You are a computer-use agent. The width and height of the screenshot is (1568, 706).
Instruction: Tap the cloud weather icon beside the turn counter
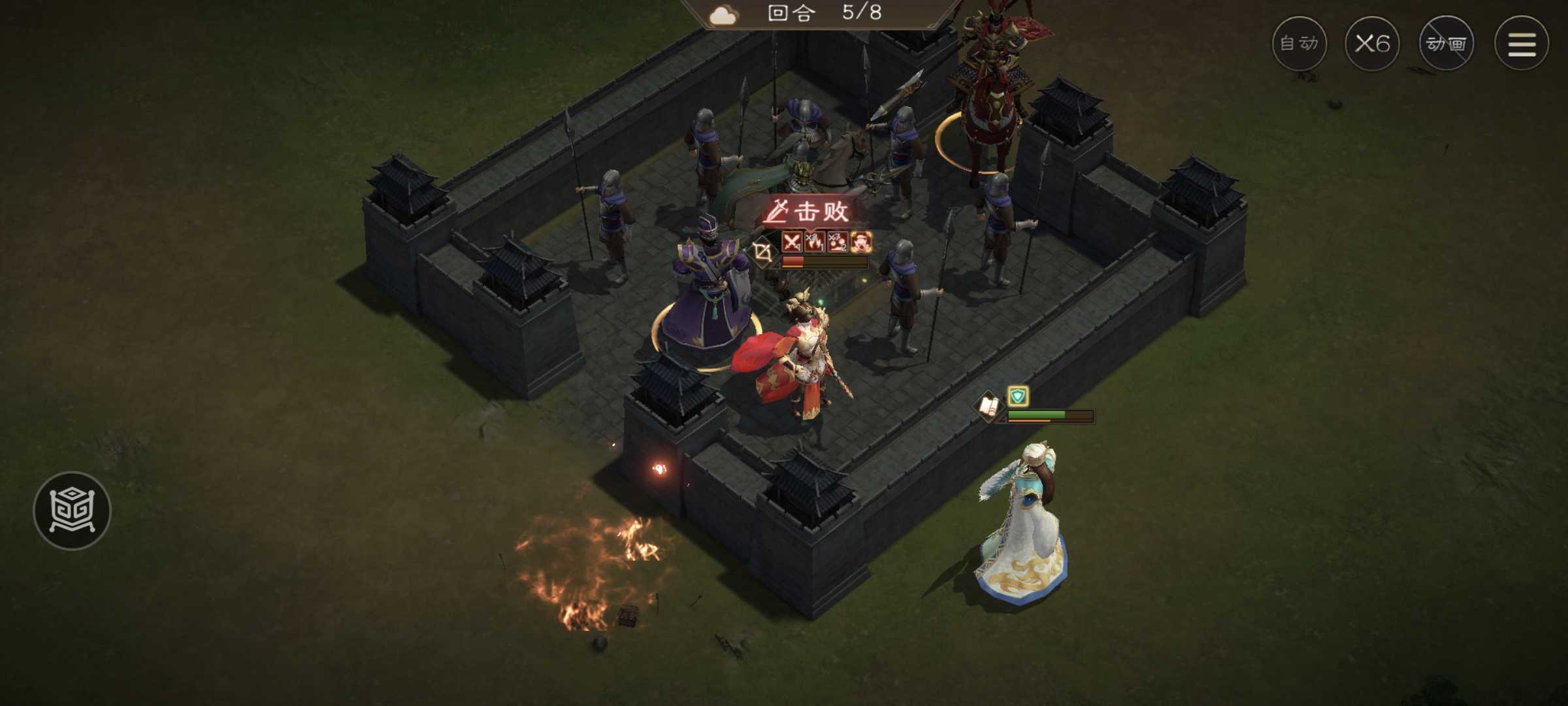[x=721, y=15]
